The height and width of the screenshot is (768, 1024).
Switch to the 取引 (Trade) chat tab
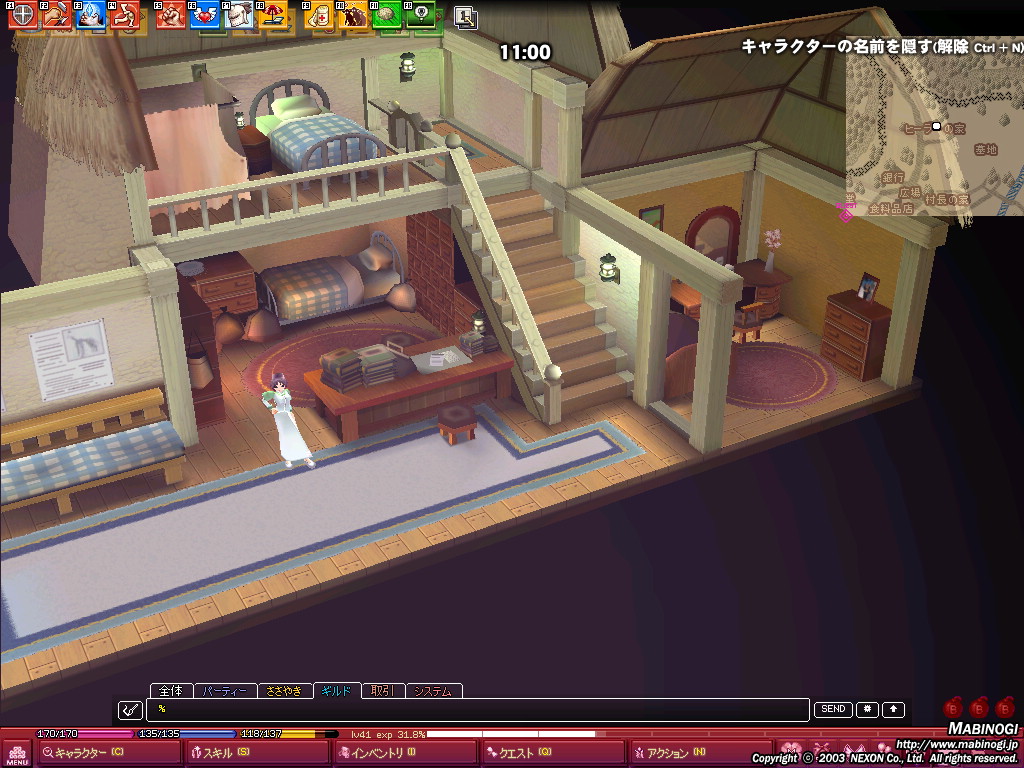coord(381,691)
